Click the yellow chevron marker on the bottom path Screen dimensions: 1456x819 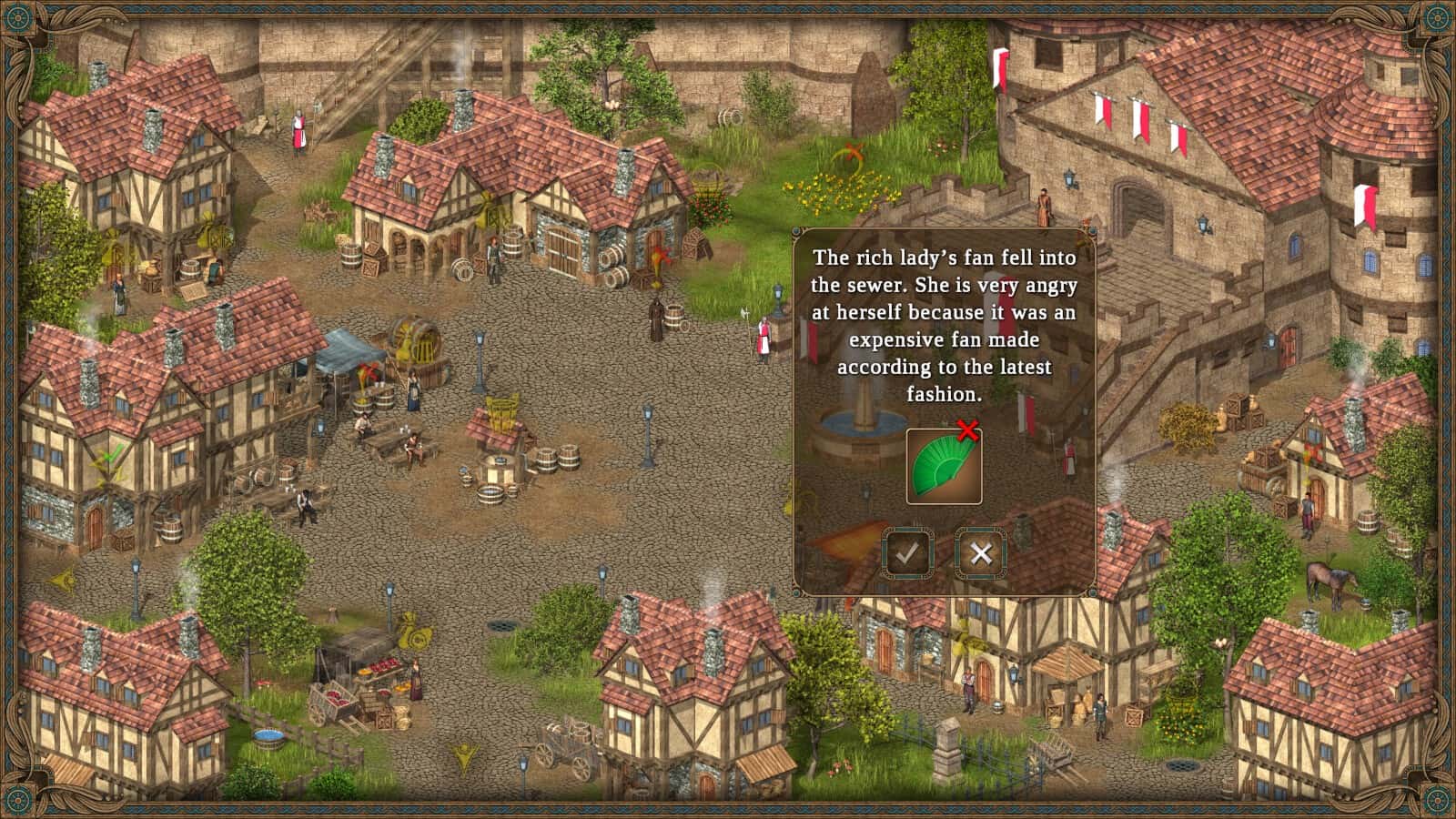point(464,755)
